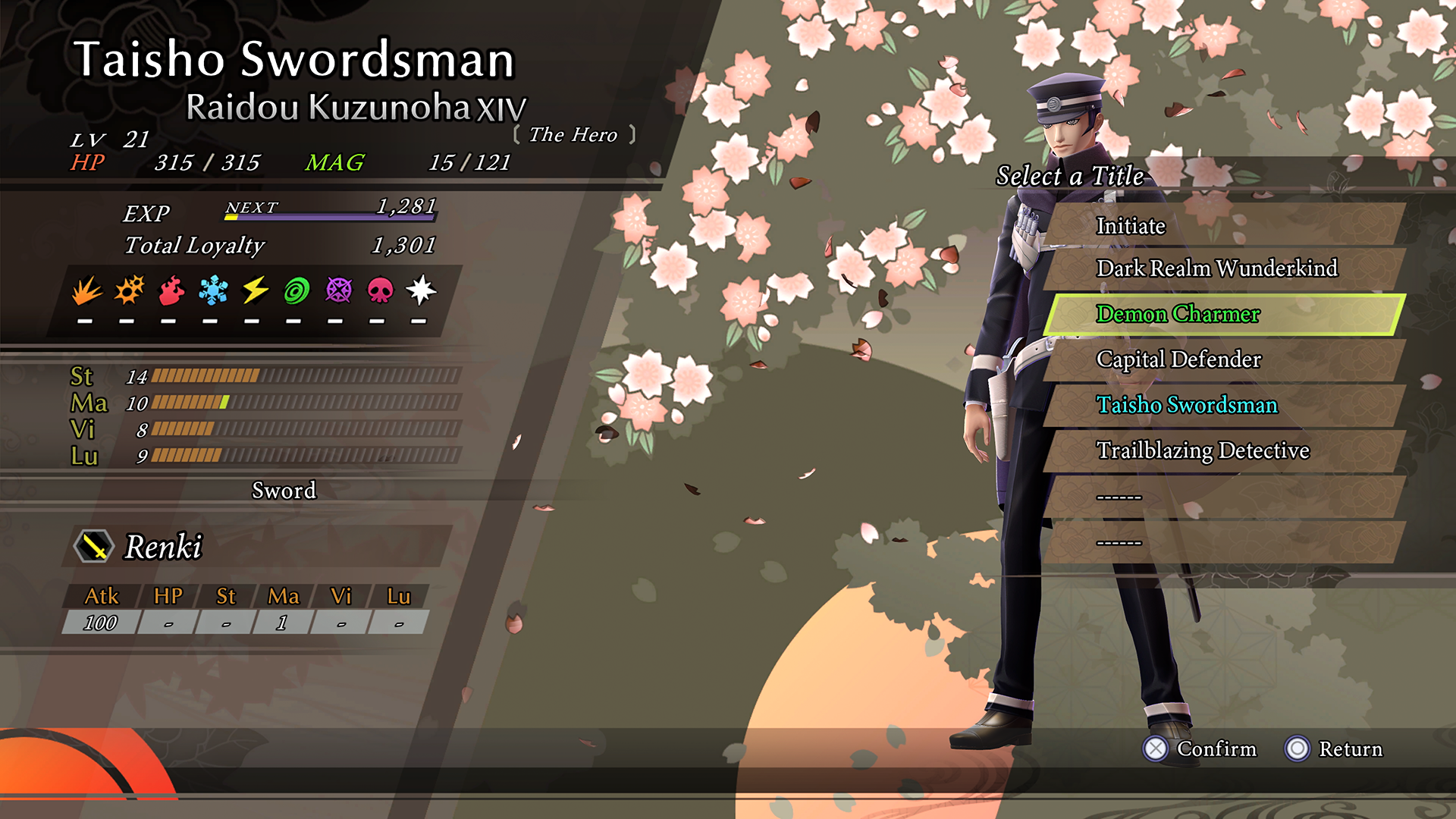Screen dimensions: 1456x819
Task: Choose the Taisho Swordsman title
Action: tap(1222, 405)
